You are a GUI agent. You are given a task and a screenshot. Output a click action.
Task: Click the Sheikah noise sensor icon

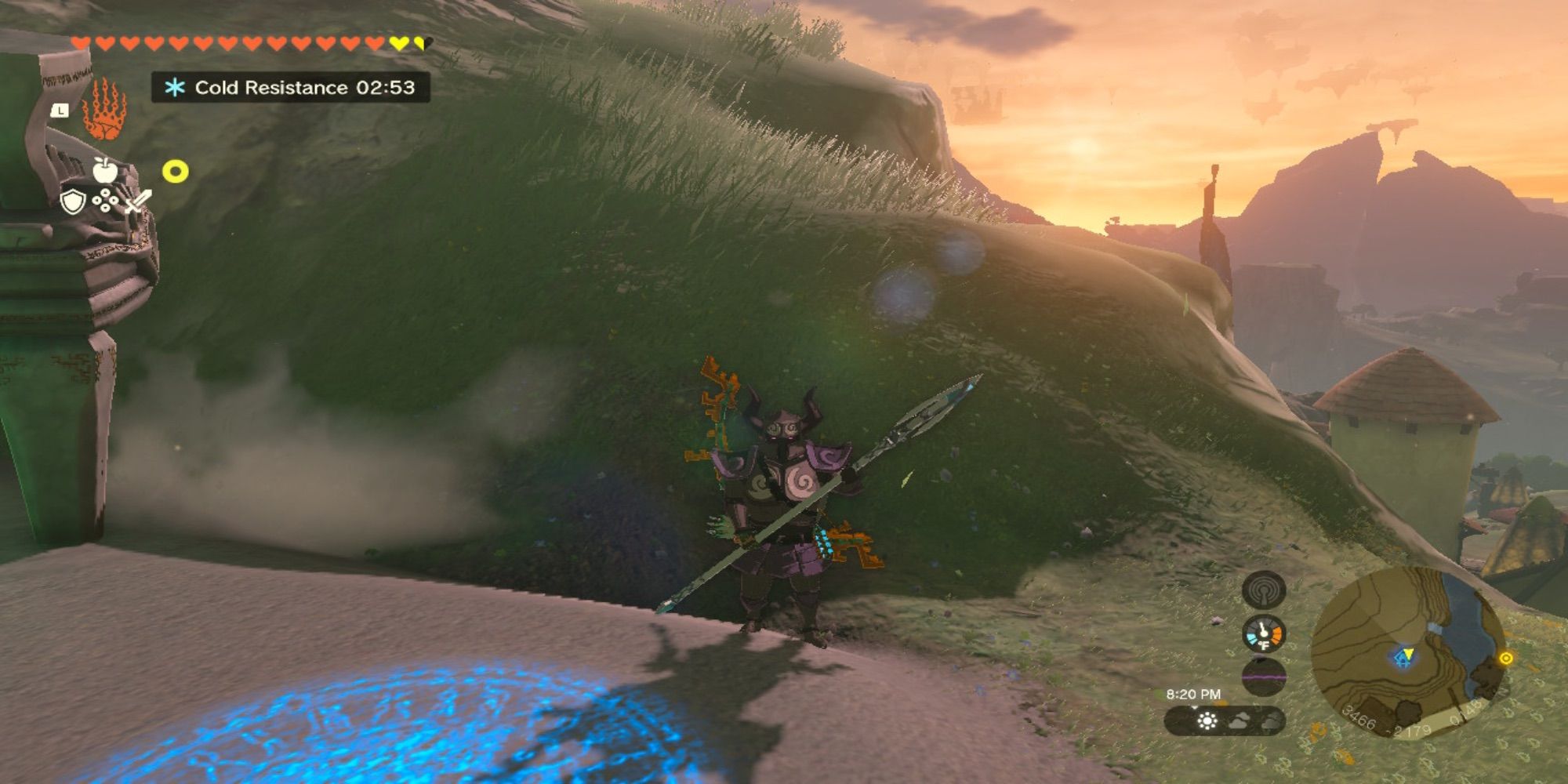[1264, 590]
